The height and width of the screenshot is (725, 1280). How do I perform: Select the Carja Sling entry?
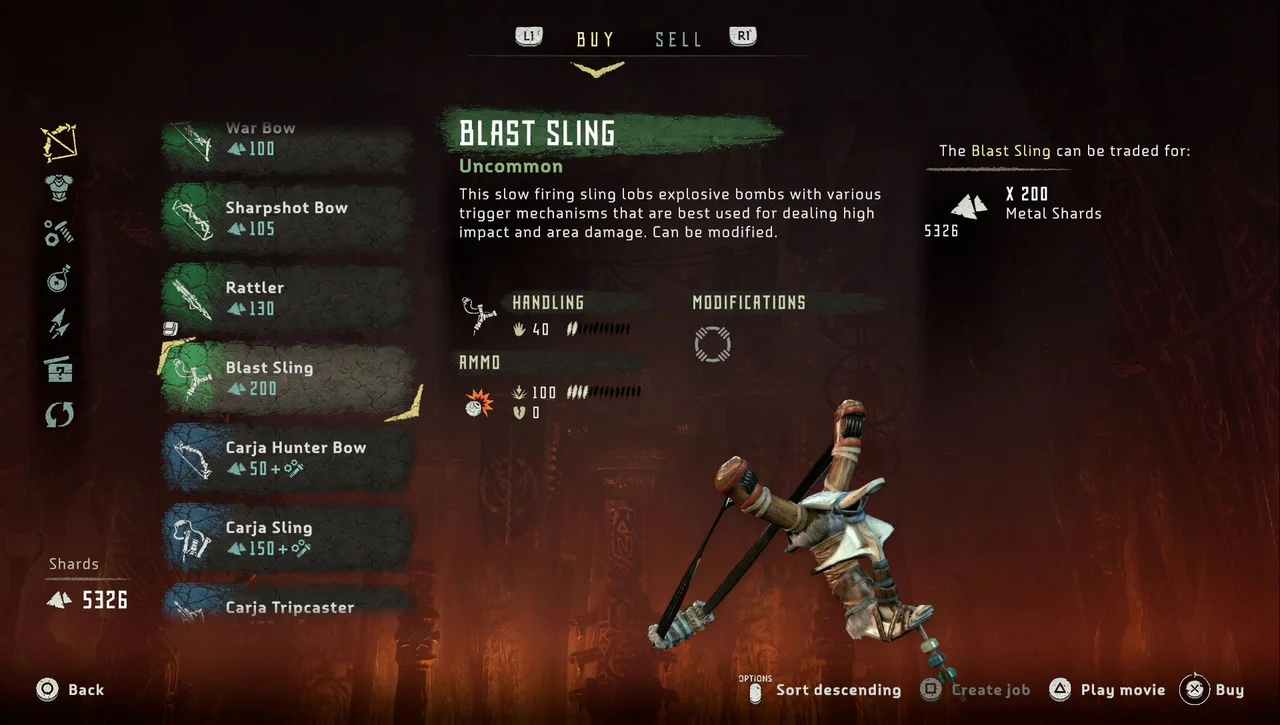coord(288,538)
